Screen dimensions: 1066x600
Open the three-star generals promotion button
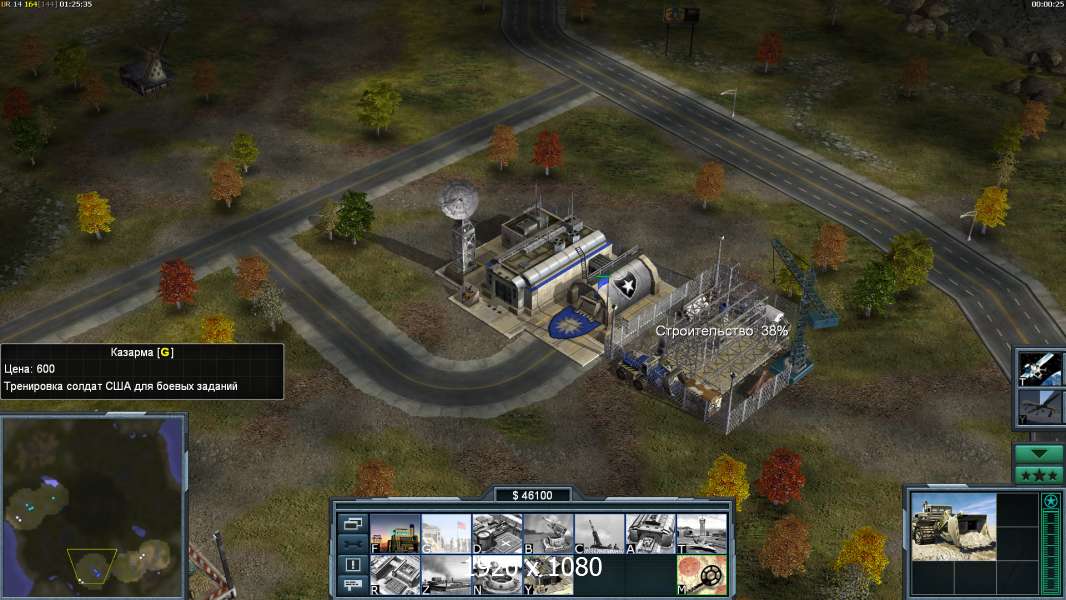[1039, 475]
